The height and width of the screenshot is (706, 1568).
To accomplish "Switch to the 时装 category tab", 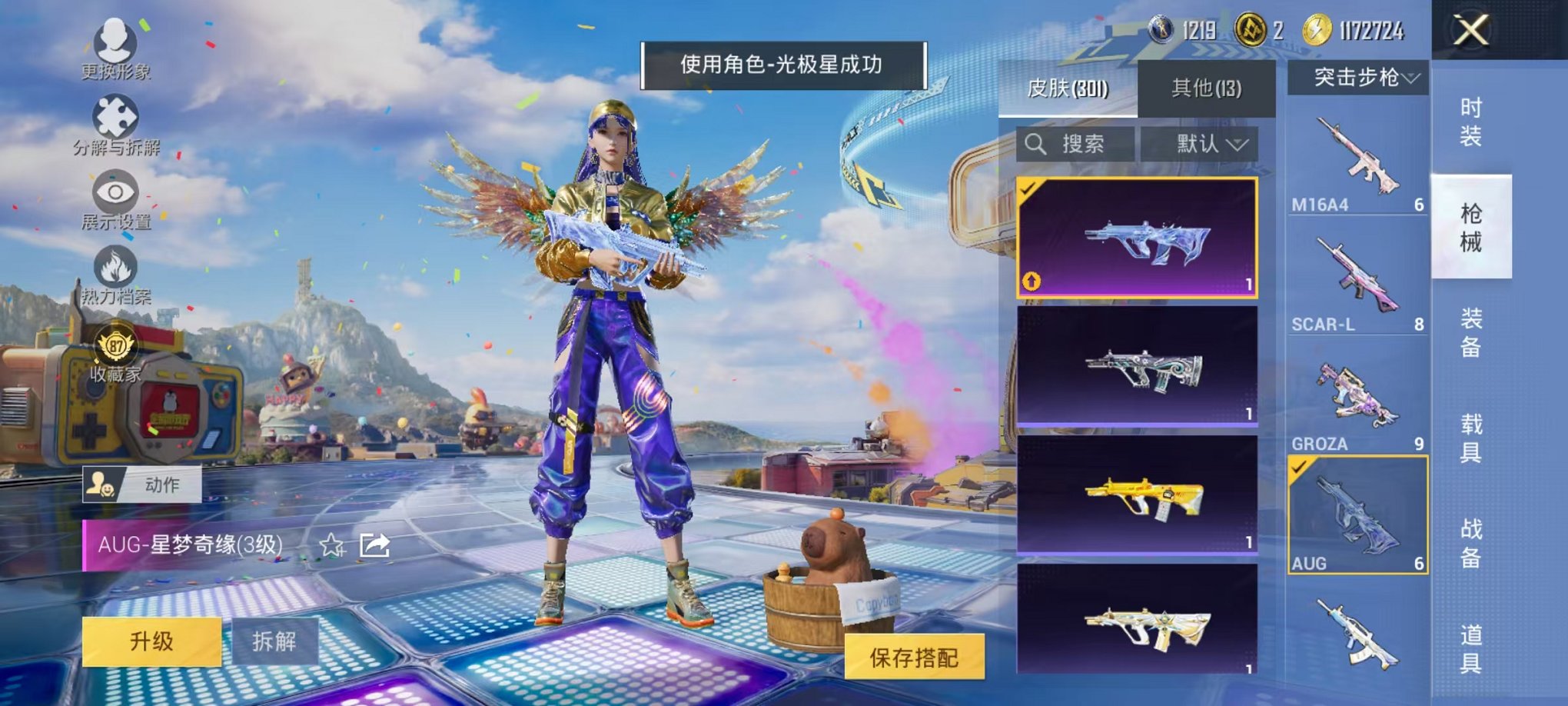I will [1470, 120].
